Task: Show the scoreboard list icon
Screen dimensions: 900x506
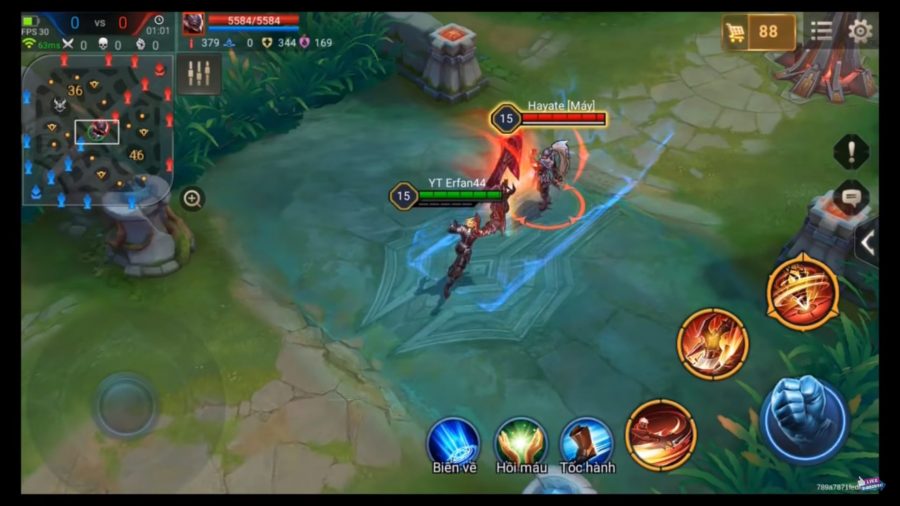Action: pos(821,30)
